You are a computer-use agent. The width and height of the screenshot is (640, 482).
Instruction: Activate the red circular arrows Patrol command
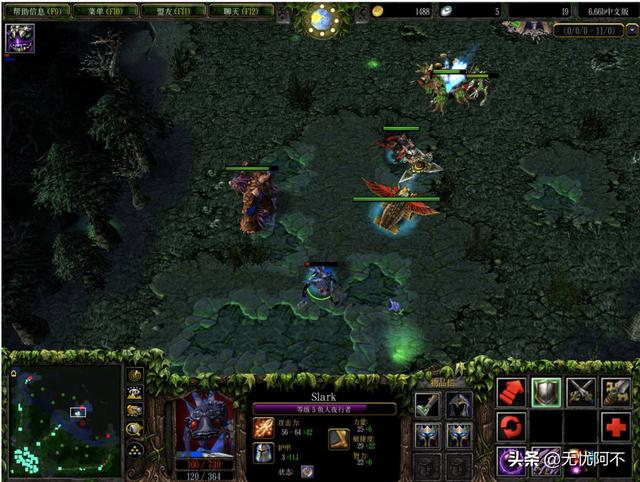(x=511, y=427)
